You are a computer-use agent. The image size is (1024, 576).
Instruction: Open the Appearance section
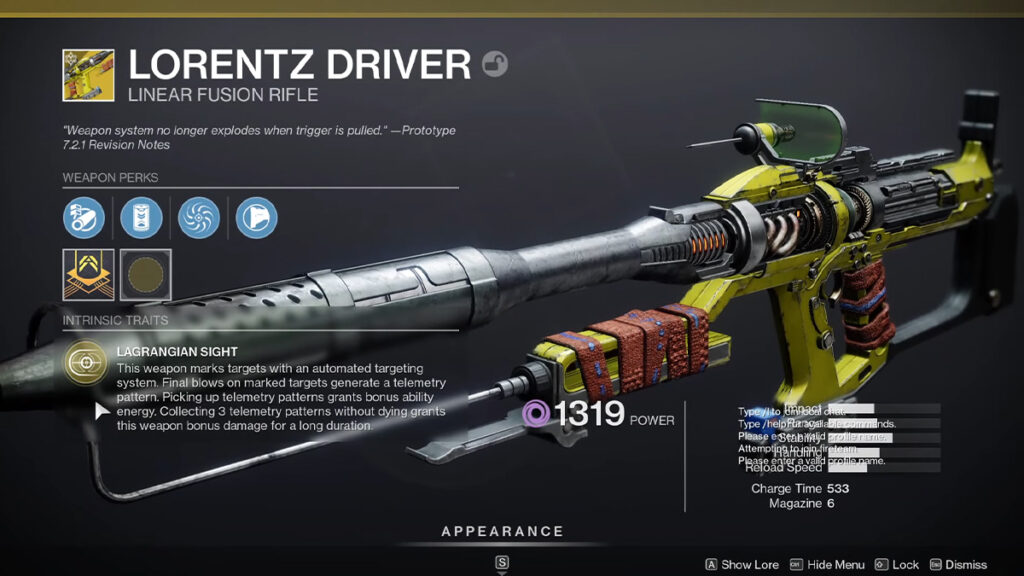(x=502, y=532)
